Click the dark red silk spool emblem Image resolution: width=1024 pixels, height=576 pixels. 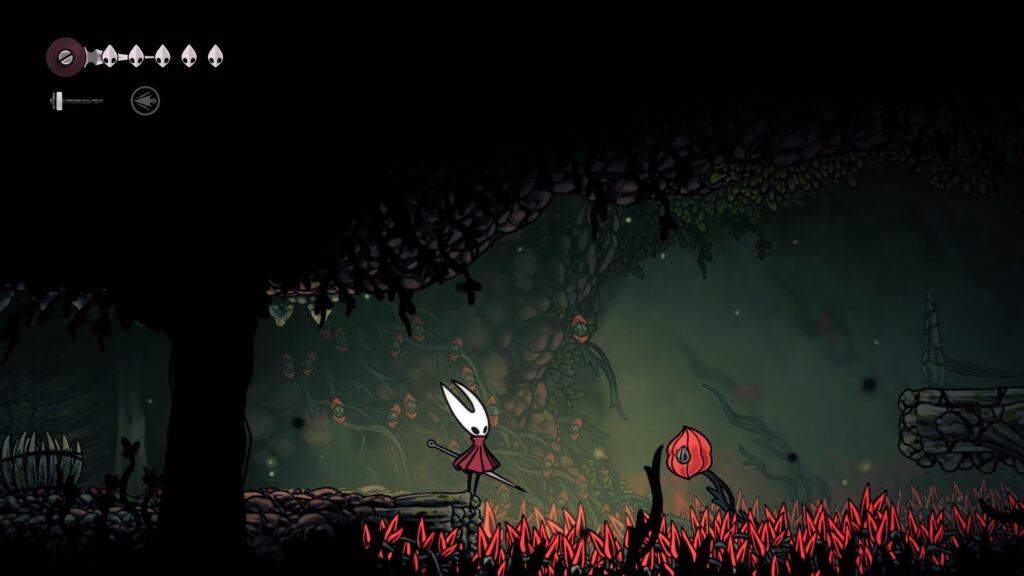point(65,55)
